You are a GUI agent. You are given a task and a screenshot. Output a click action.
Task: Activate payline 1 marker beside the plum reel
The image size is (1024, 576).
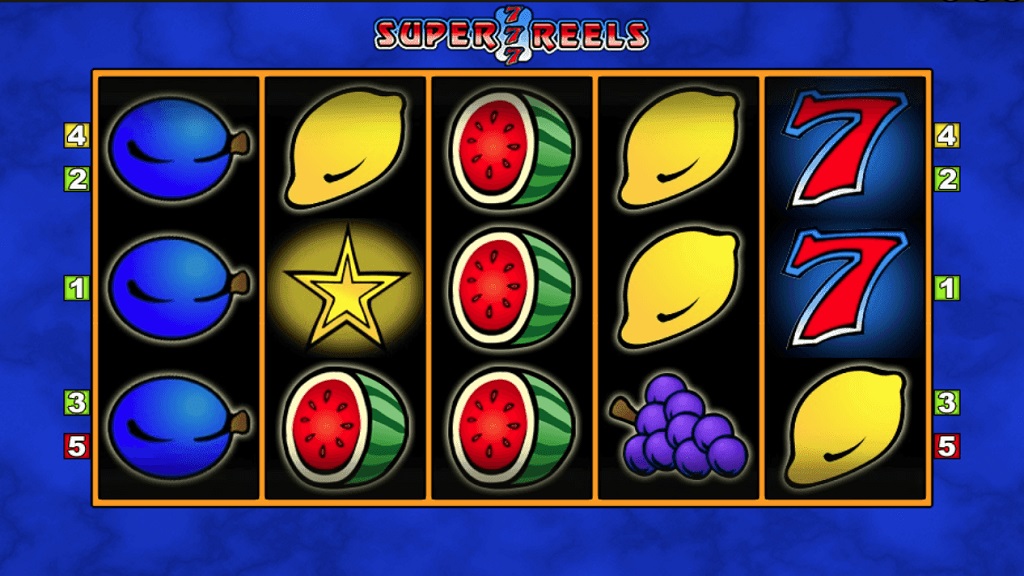click(x=77, y=289)
